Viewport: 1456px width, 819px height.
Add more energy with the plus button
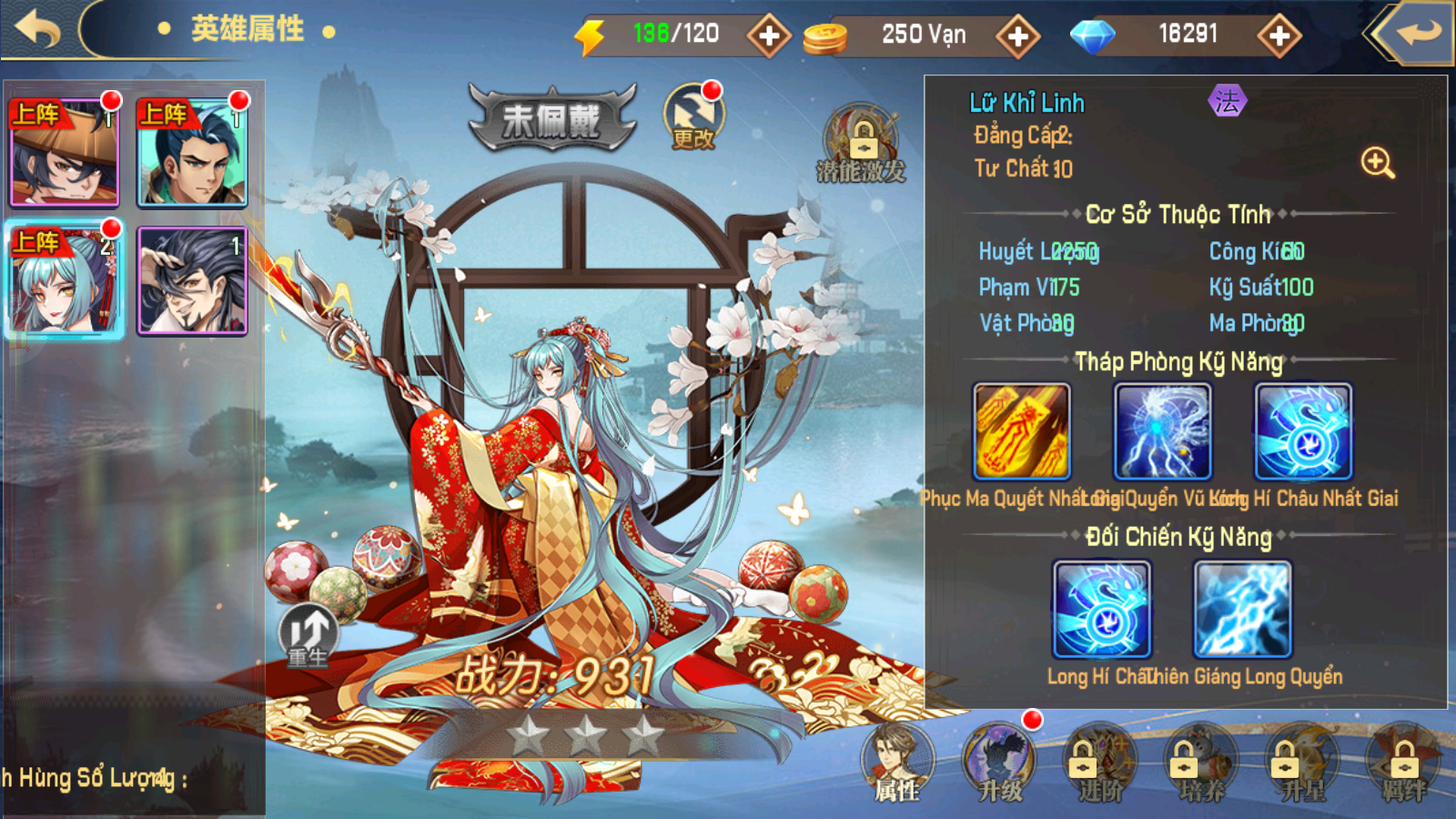(x=769, y=35)
